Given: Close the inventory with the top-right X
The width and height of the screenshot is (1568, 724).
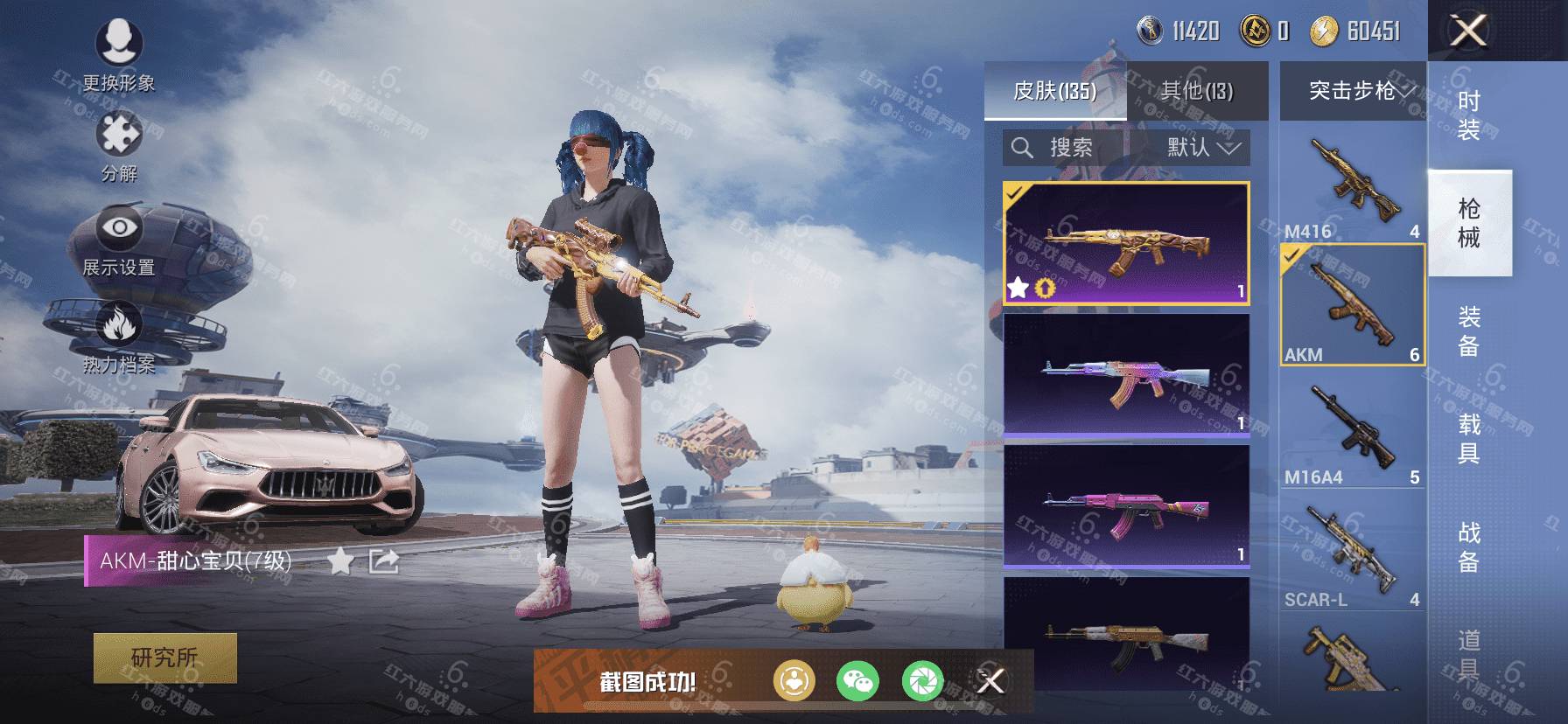Looking at the screenshot, I should click(1468, 31).
